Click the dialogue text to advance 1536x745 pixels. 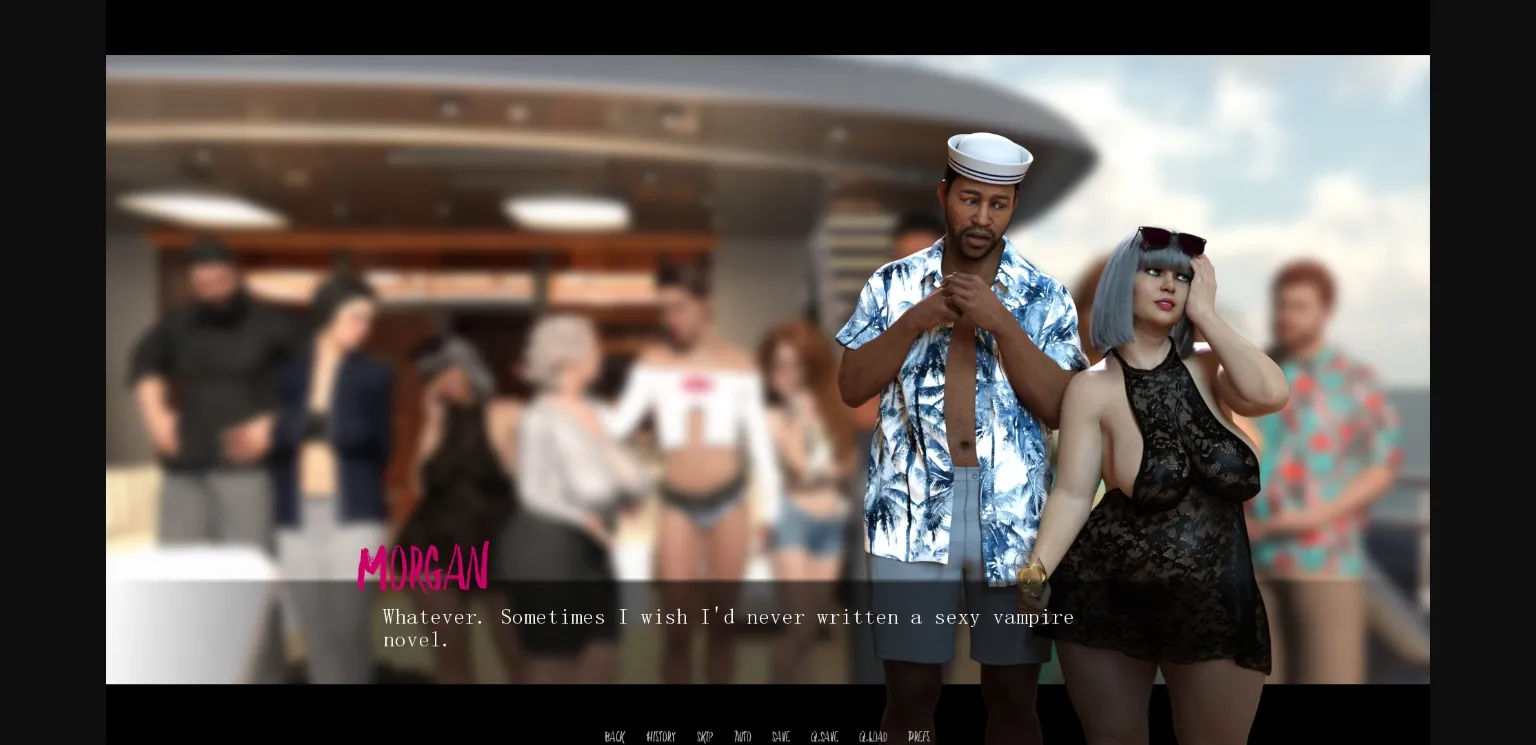click(728, 628)
